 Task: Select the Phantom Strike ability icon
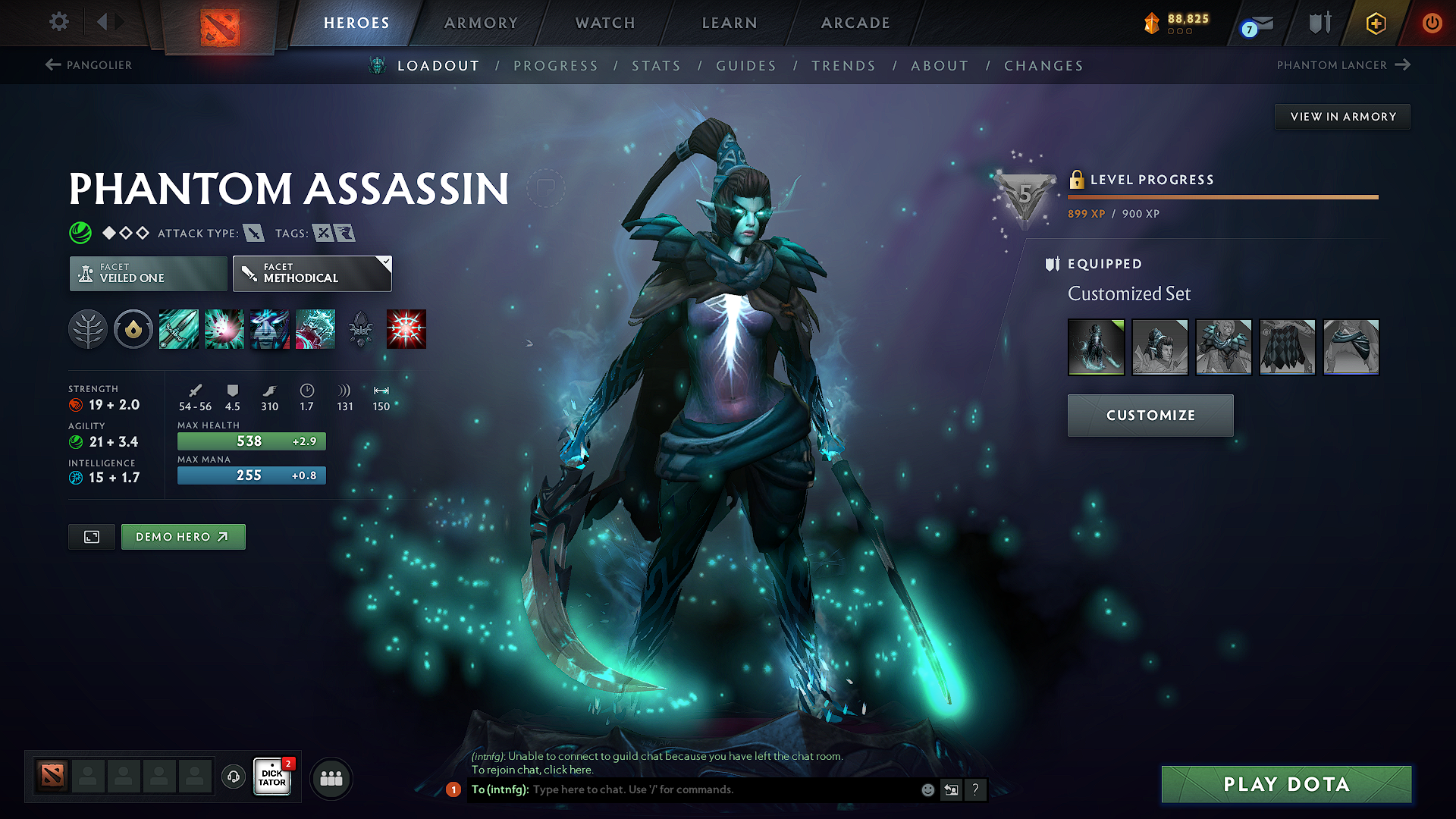[224, 329]
